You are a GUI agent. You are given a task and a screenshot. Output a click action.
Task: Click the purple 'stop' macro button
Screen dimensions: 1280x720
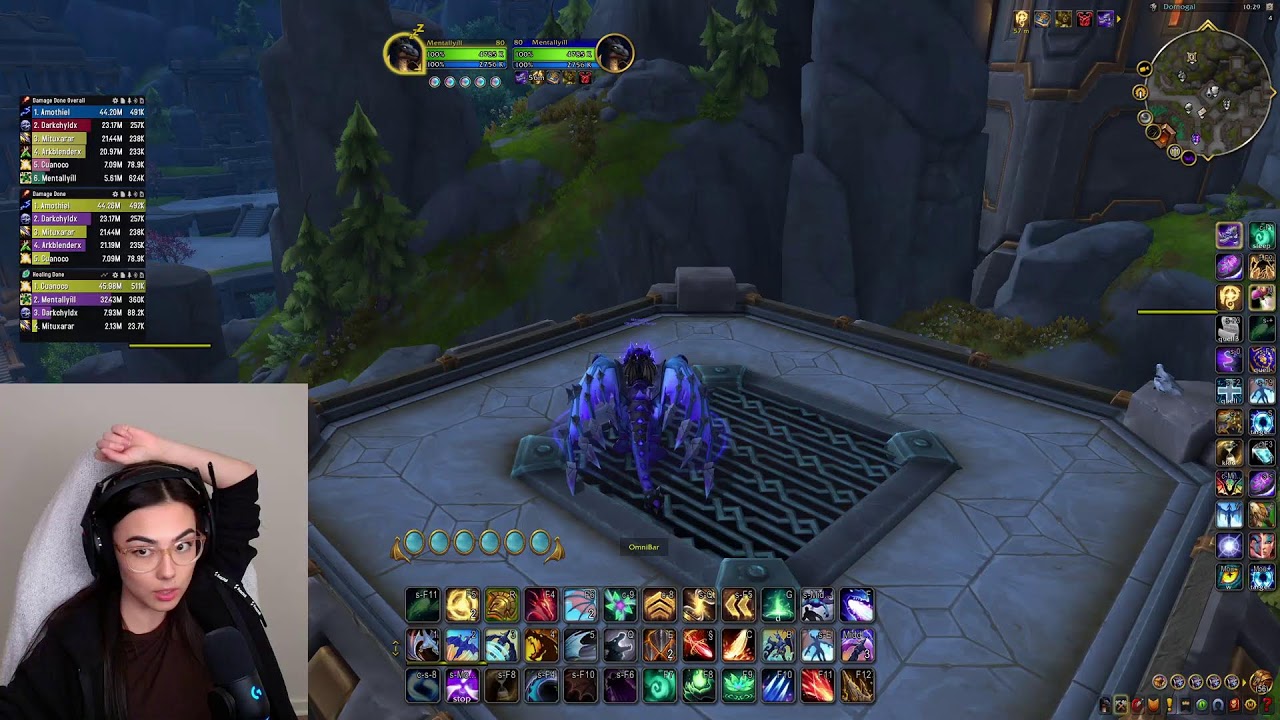click(x=462, y=686)
